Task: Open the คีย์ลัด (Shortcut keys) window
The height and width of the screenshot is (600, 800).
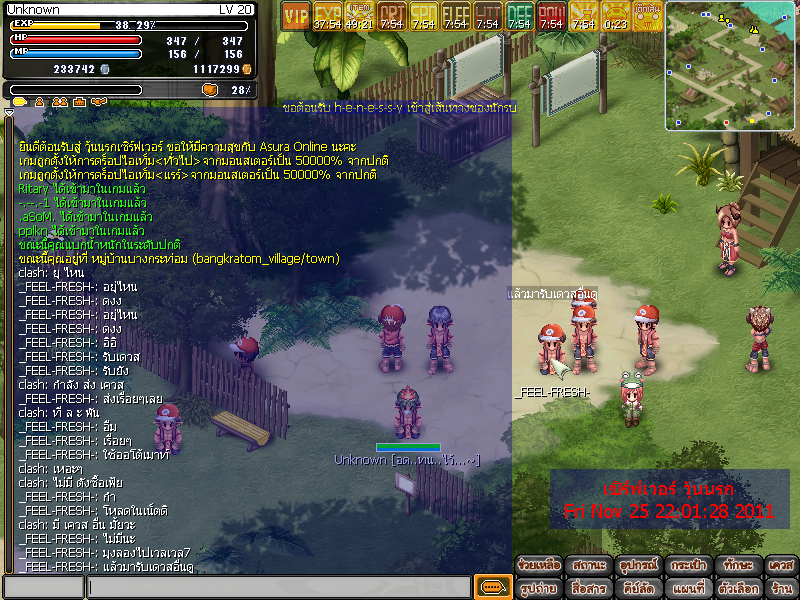Action: click(x=637, y=589)
